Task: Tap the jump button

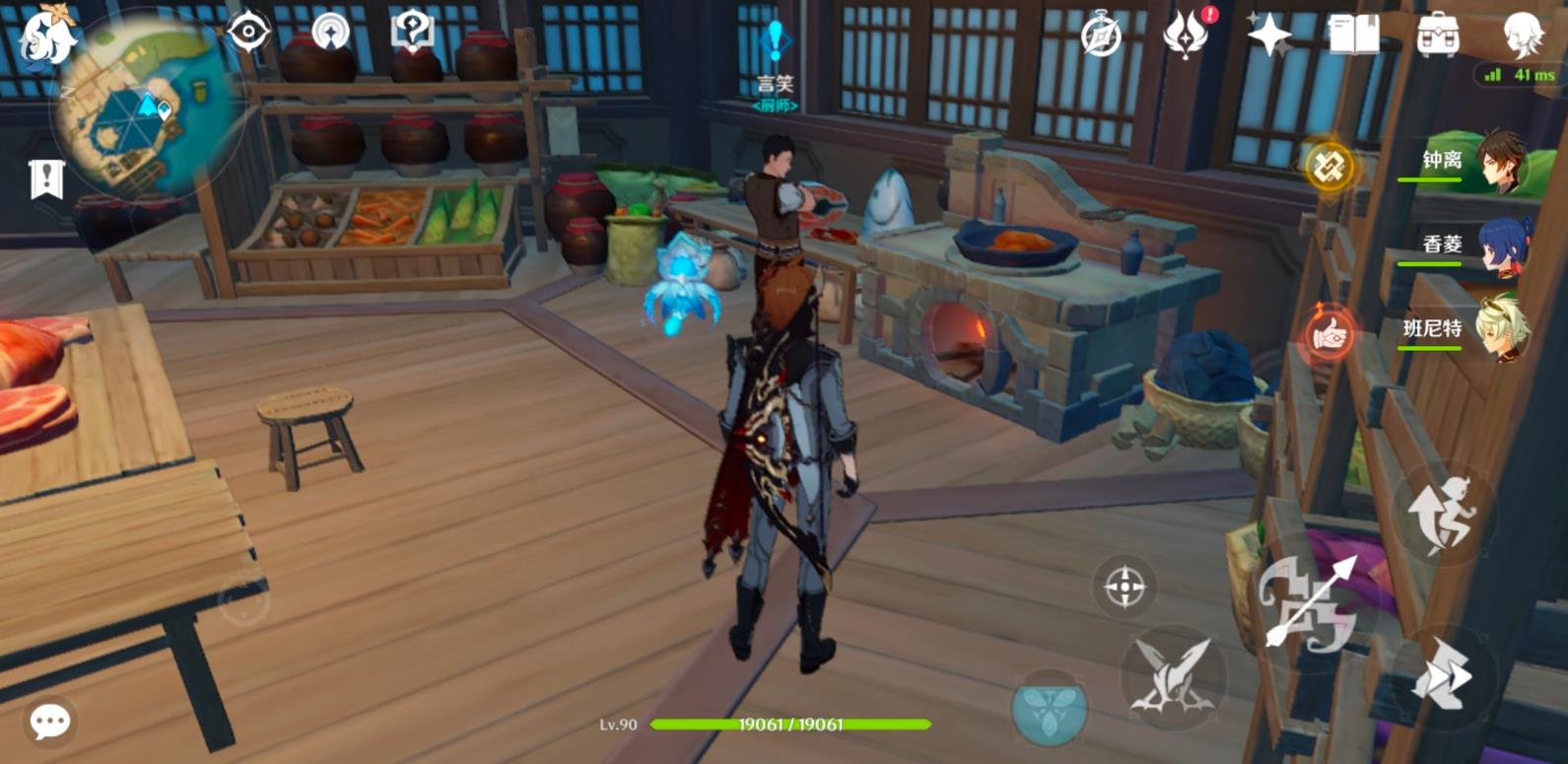Action: pos(1443,514)
